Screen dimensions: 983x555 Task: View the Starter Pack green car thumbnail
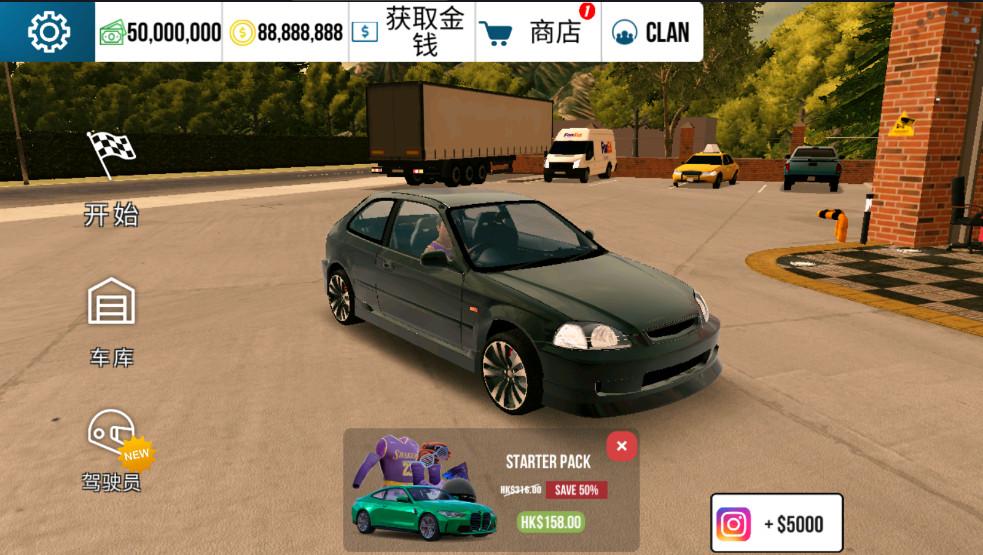coord(423,512)
